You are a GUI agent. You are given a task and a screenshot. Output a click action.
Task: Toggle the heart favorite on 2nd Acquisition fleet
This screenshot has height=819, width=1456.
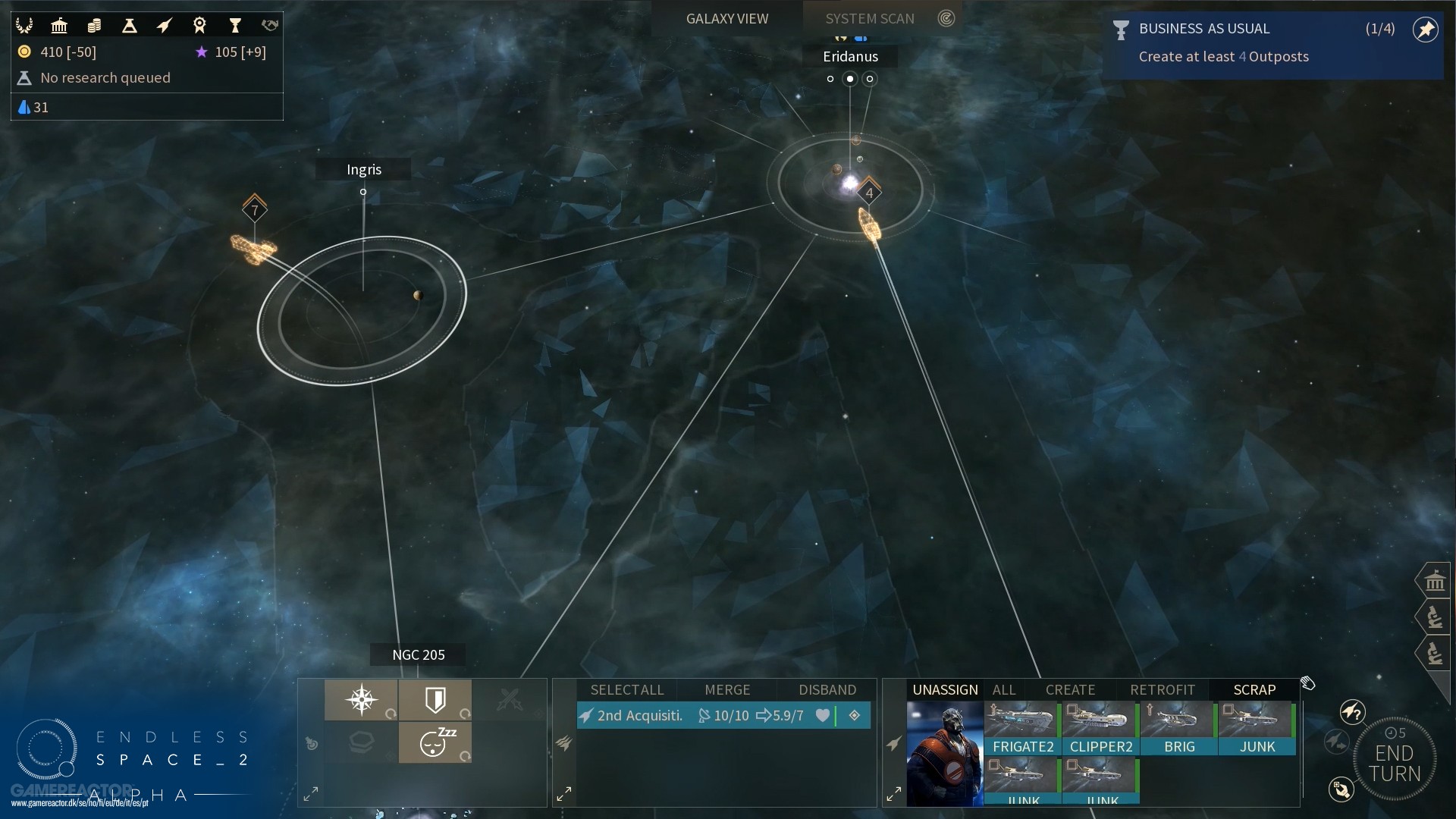click(x=824, y=715)
